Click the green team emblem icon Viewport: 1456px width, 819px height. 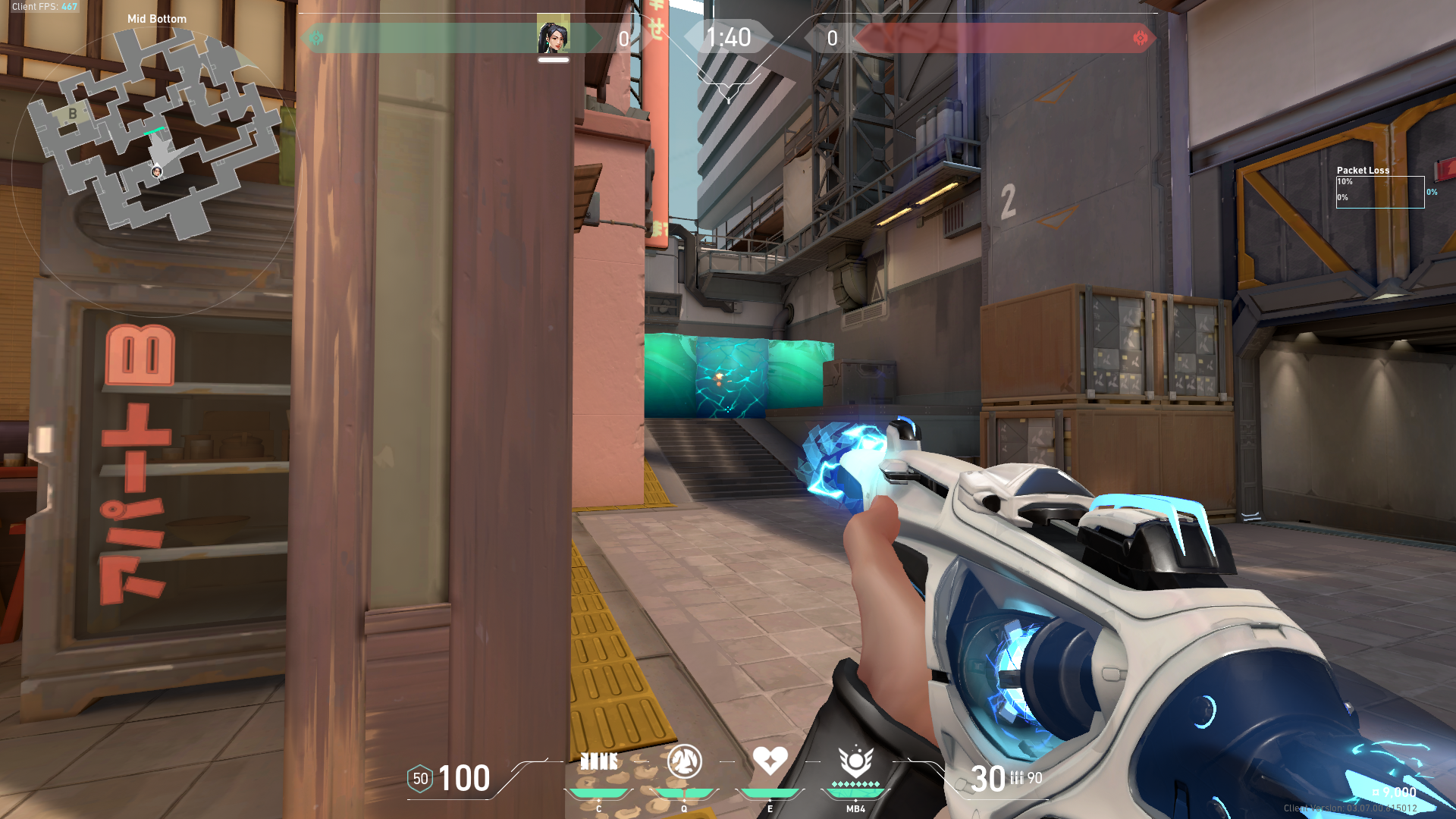pyautogui.click(x=316, y=38)
